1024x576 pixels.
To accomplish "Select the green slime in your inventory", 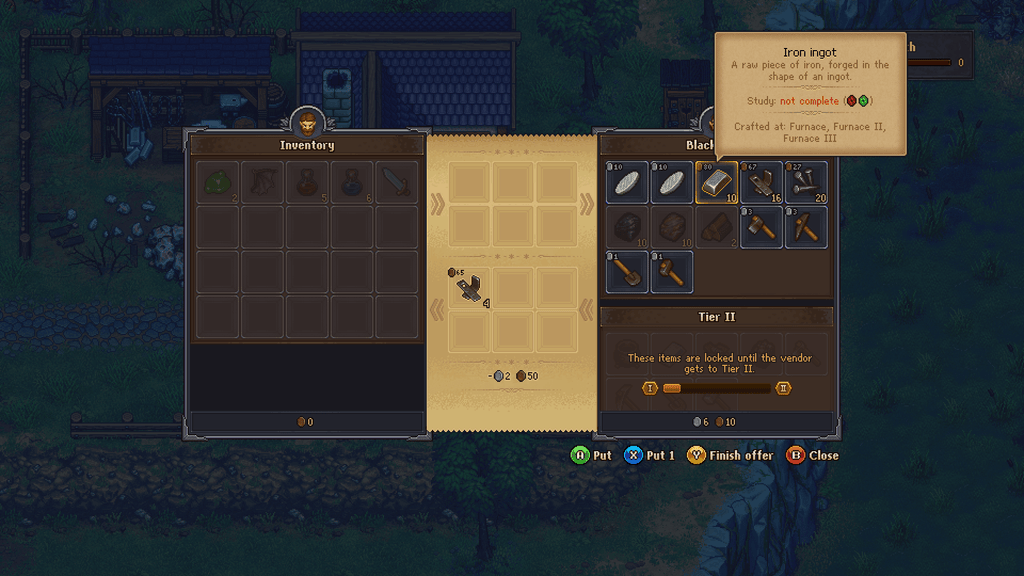I will coord(218,183).
